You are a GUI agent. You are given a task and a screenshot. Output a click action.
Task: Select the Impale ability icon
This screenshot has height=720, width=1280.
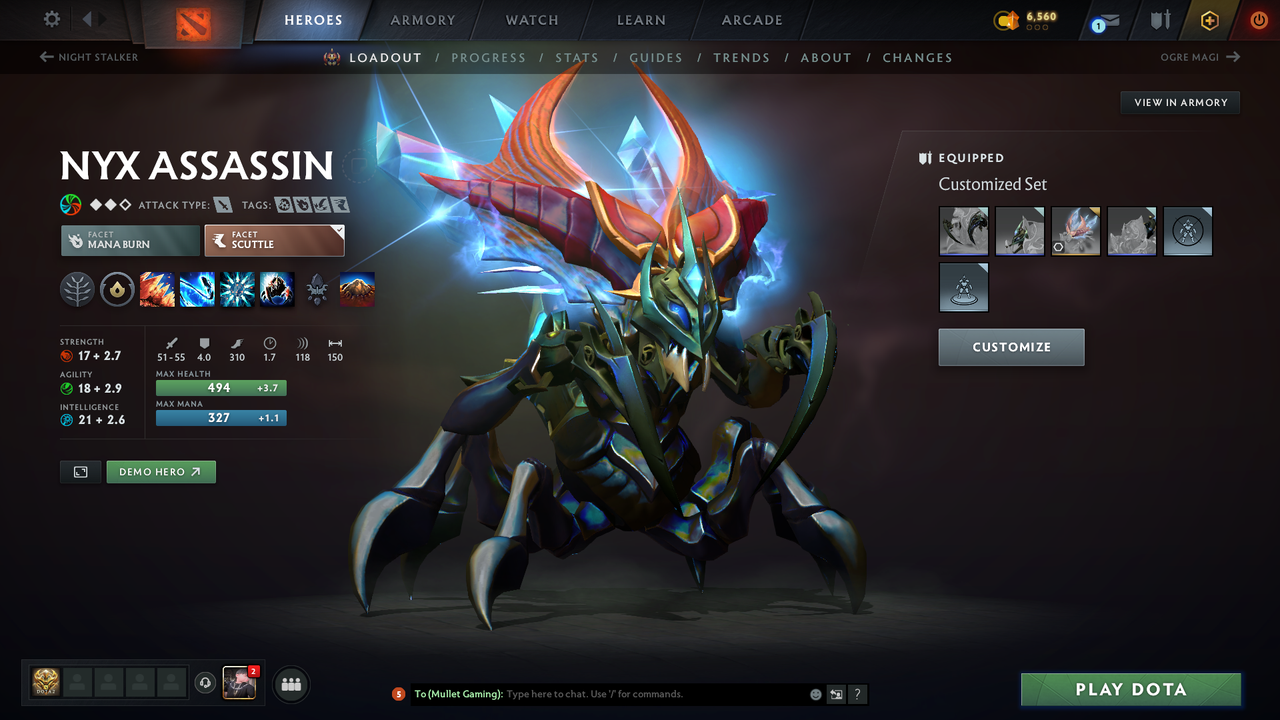pos(157,289)
